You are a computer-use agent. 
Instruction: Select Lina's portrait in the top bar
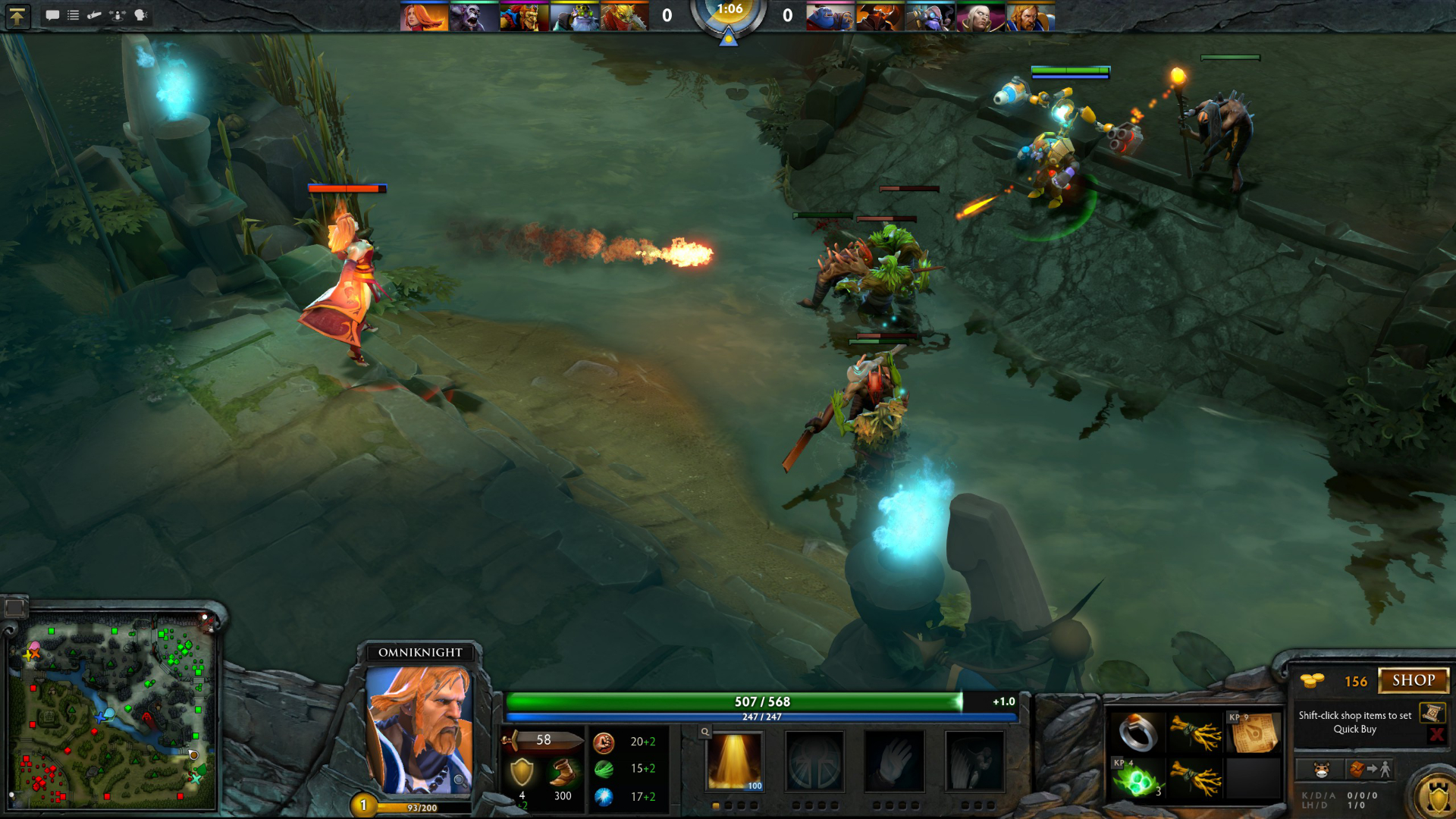[x=423, y=17]
